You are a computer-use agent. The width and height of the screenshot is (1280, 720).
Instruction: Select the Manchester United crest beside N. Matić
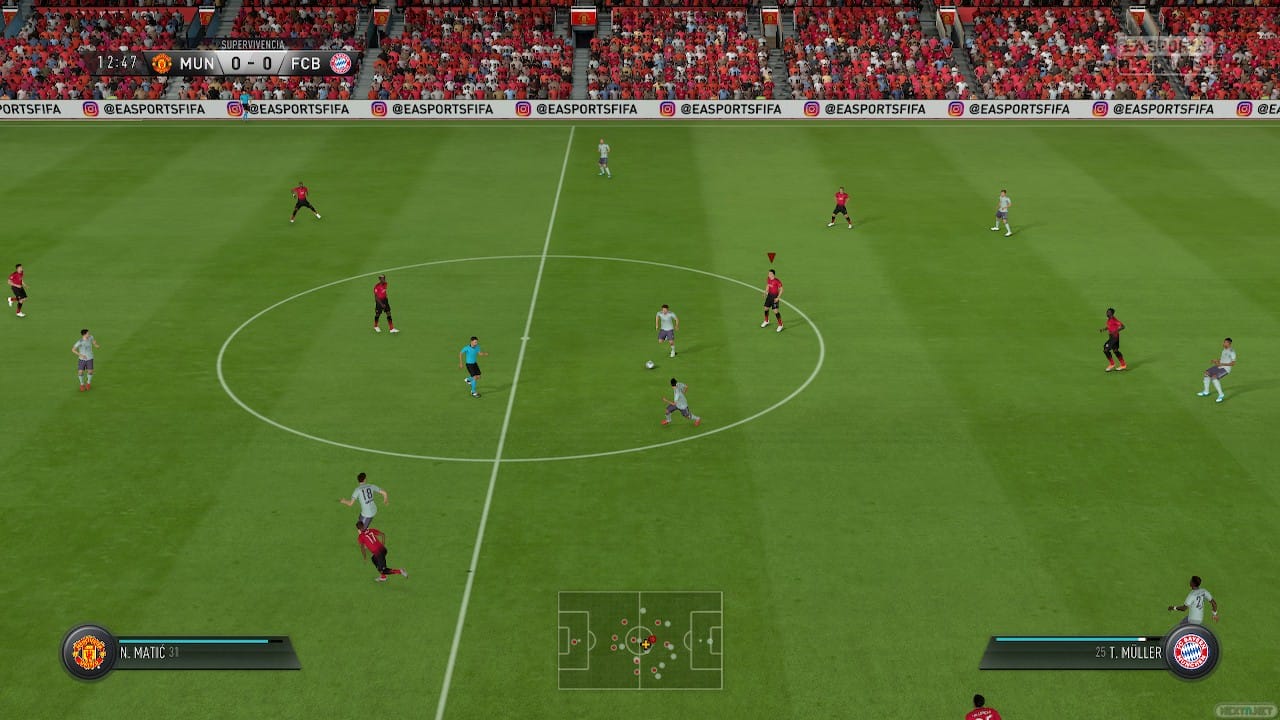pos(89,652)
